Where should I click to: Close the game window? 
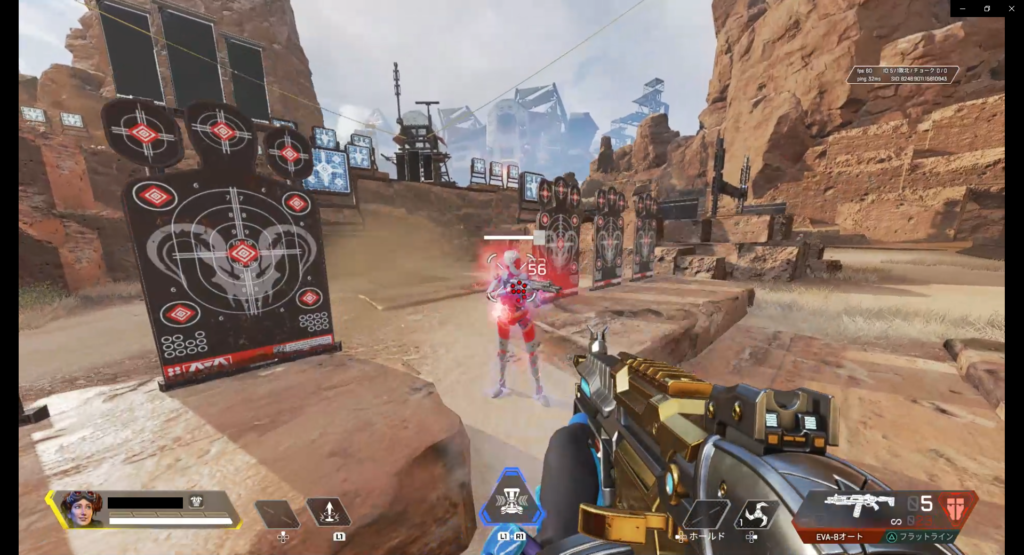1010,8
